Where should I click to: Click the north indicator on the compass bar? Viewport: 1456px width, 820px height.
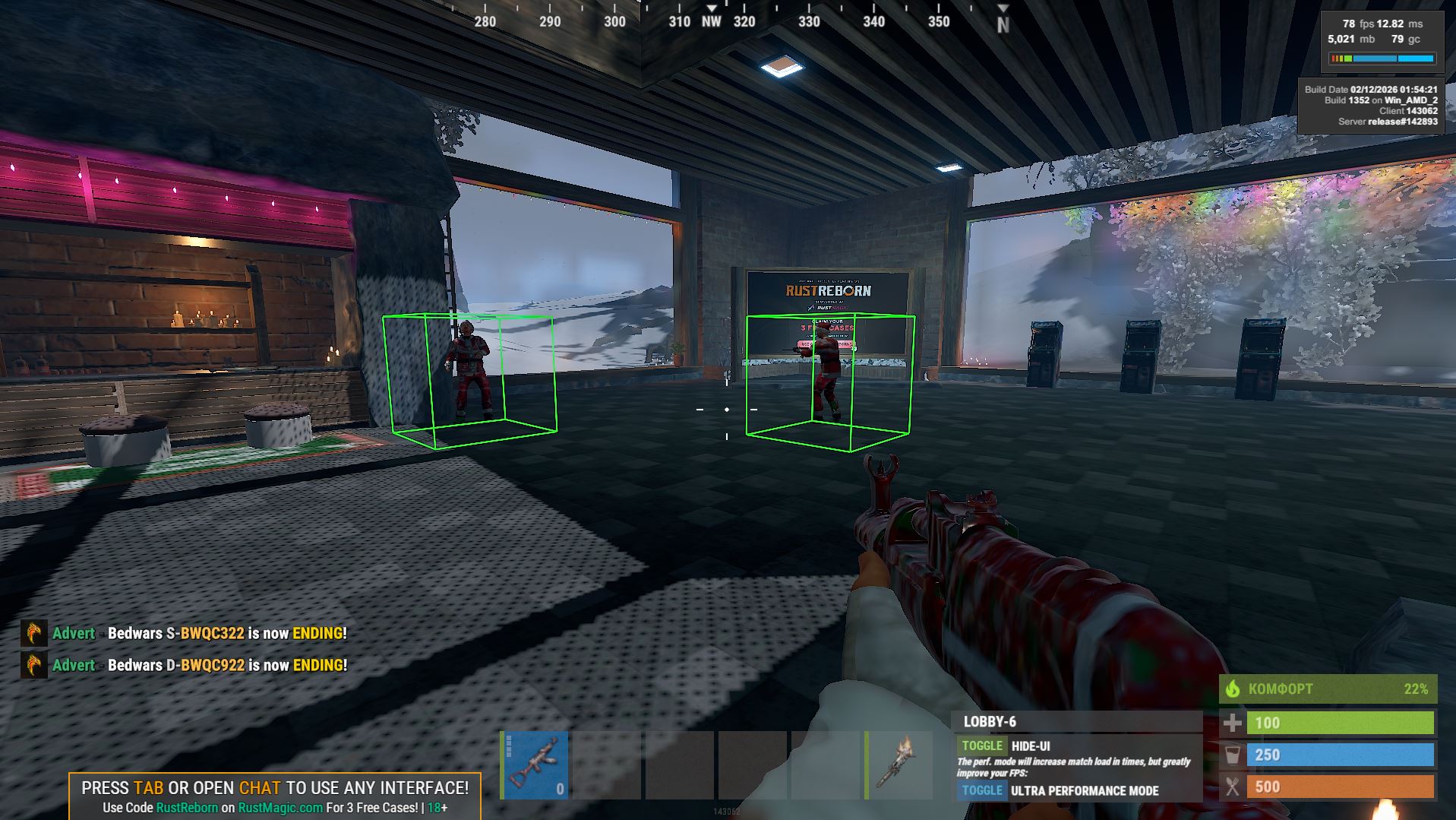[1003, 22]
